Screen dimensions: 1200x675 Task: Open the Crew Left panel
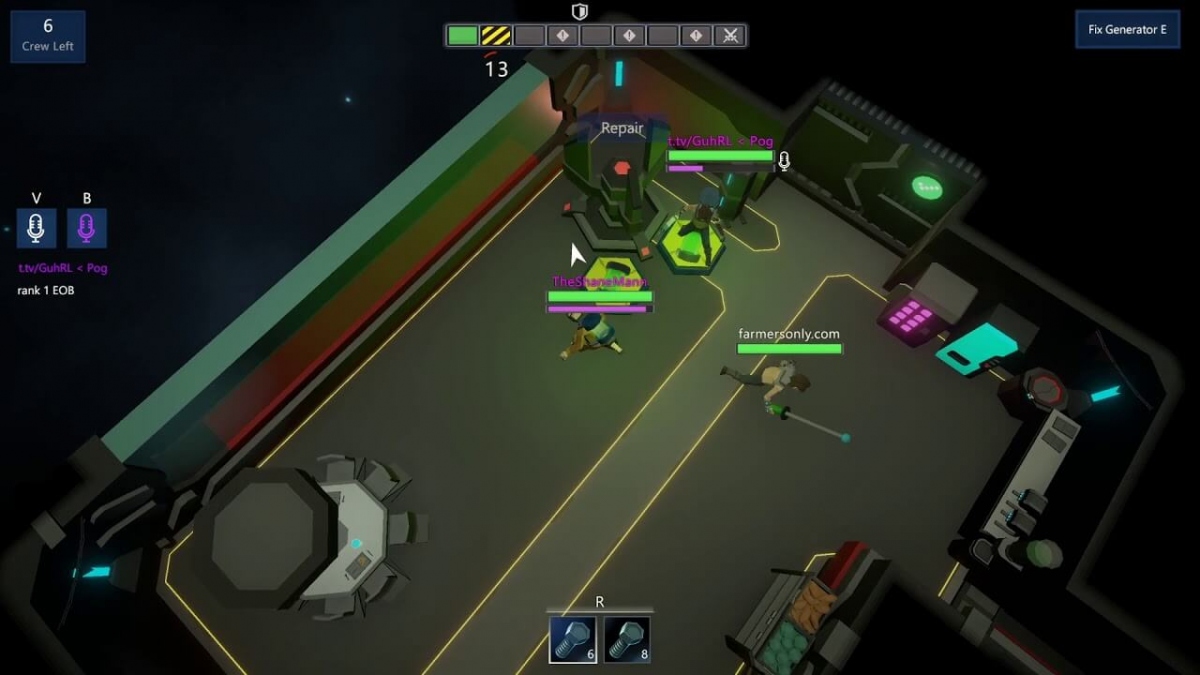click(48, 36)
